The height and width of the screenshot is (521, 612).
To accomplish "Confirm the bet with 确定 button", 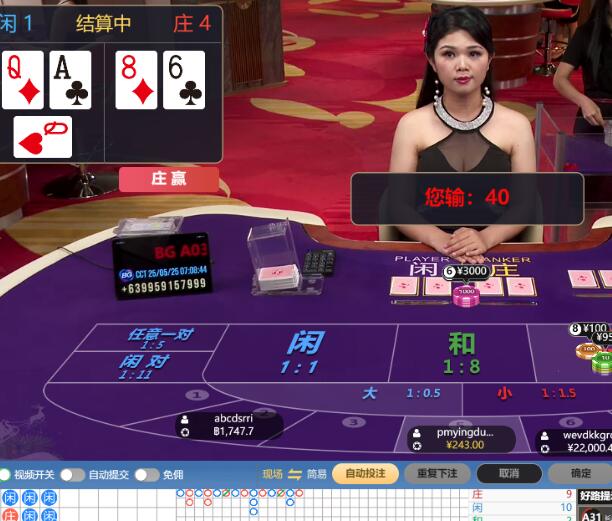I will 581,474.
